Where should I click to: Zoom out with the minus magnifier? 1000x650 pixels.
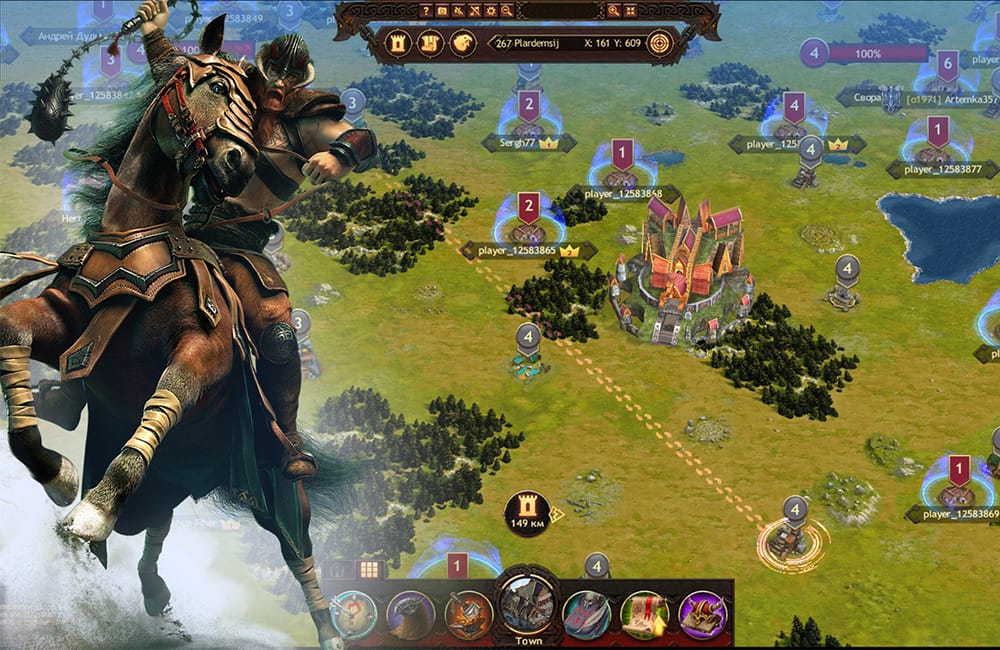pos(507,11)
